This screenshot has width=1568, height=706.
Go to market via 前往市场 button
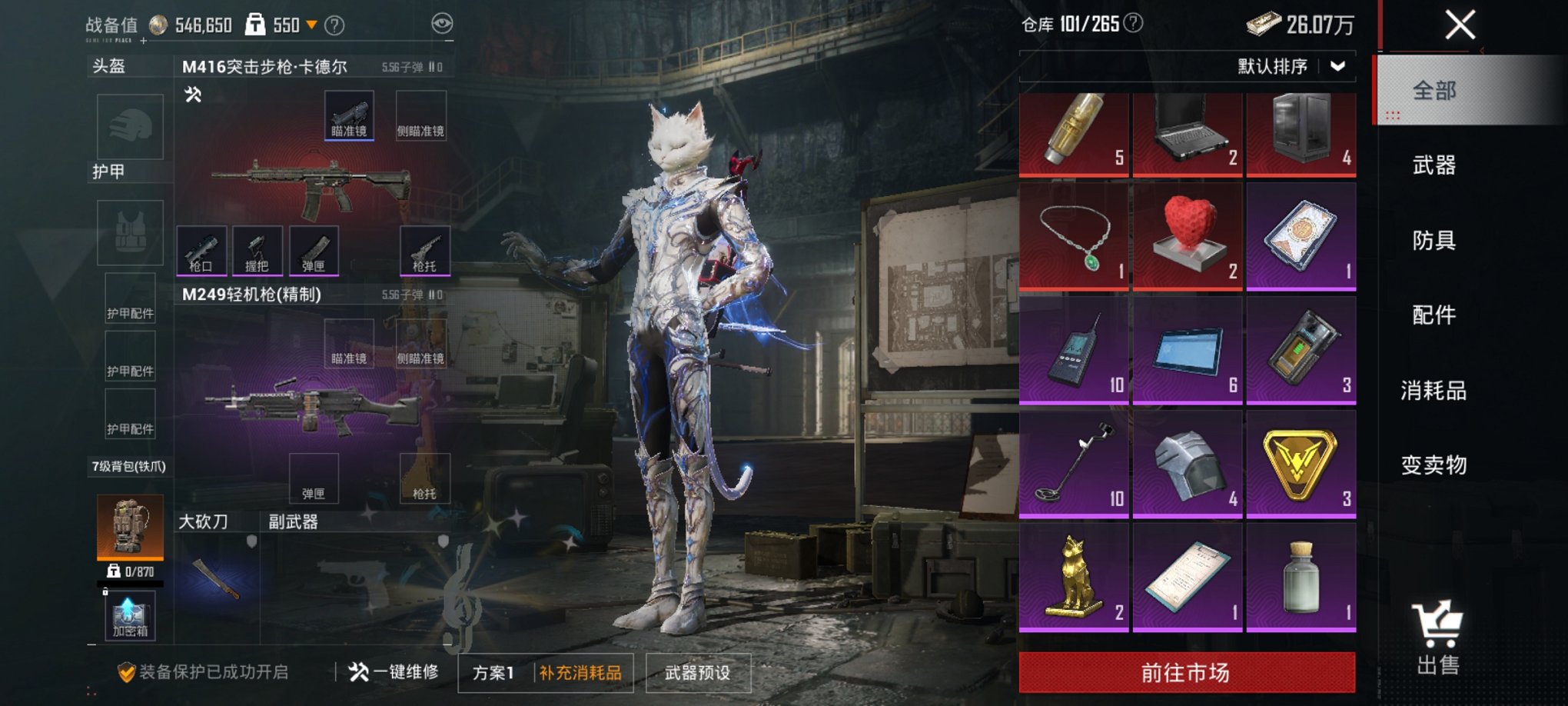click(1187, 673)
